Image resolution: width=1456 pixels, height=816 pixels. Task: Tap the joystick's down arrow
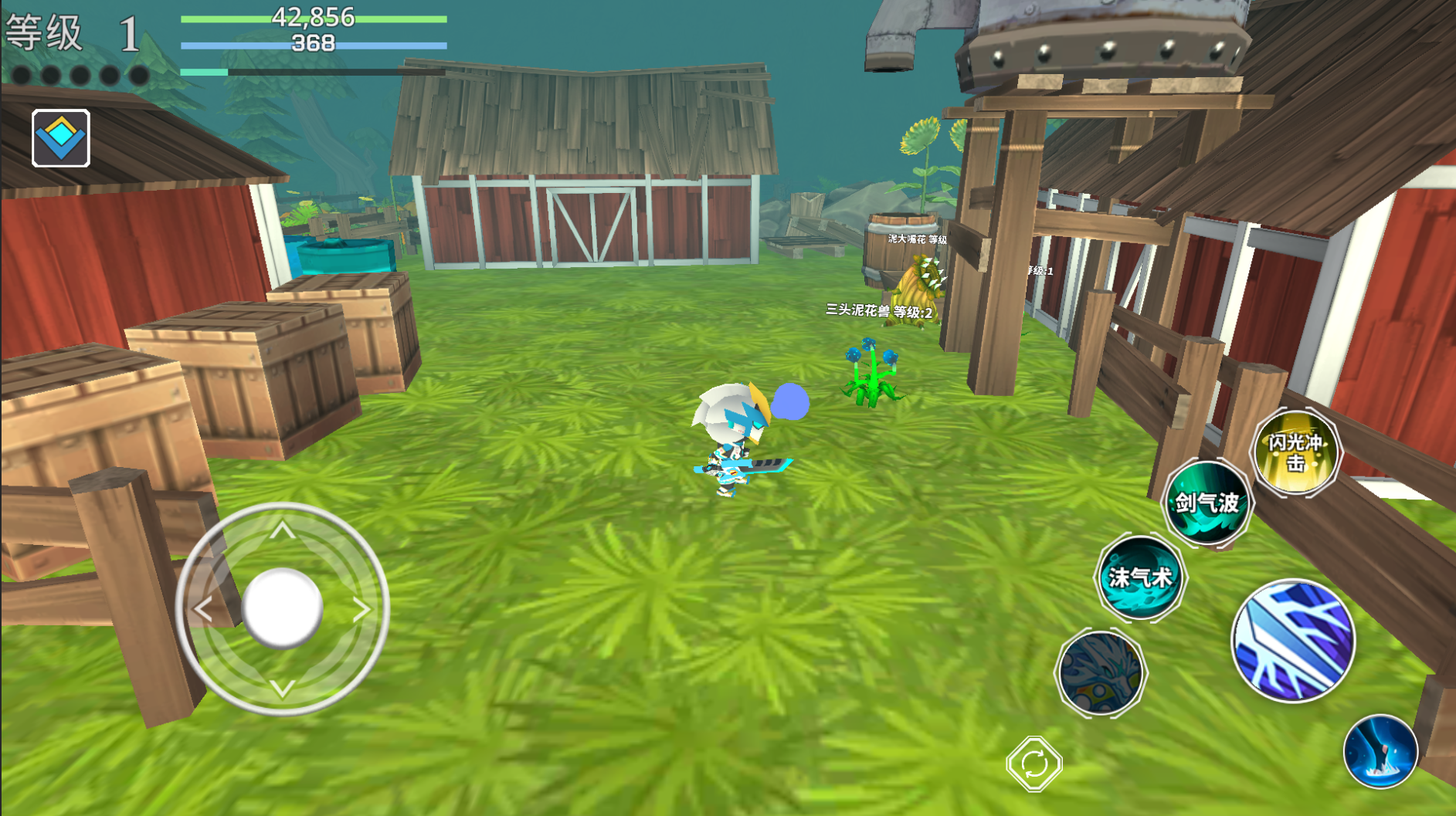pyautogui.click(x=283, y=688)
